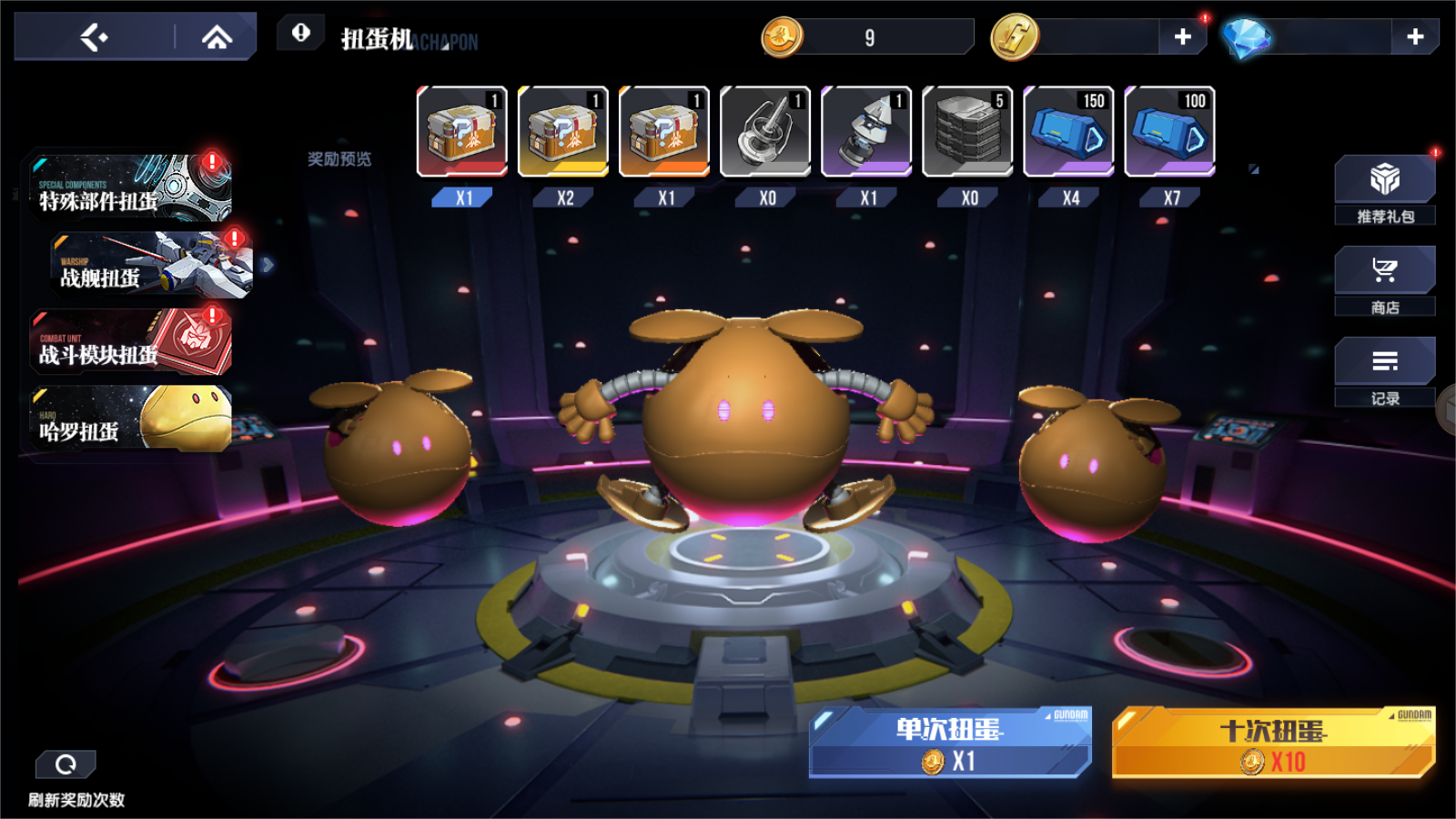Open 推荐礼包 gift packs
The image size is (1456, 819).
(1384, 189)
